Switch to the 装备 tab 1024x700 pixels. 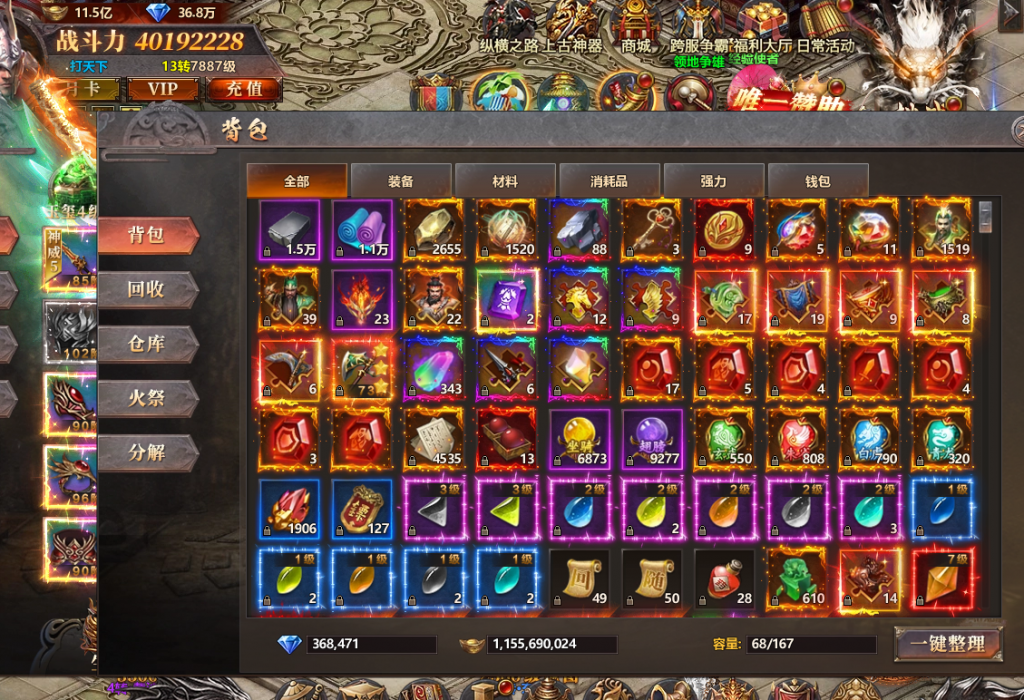401,181
